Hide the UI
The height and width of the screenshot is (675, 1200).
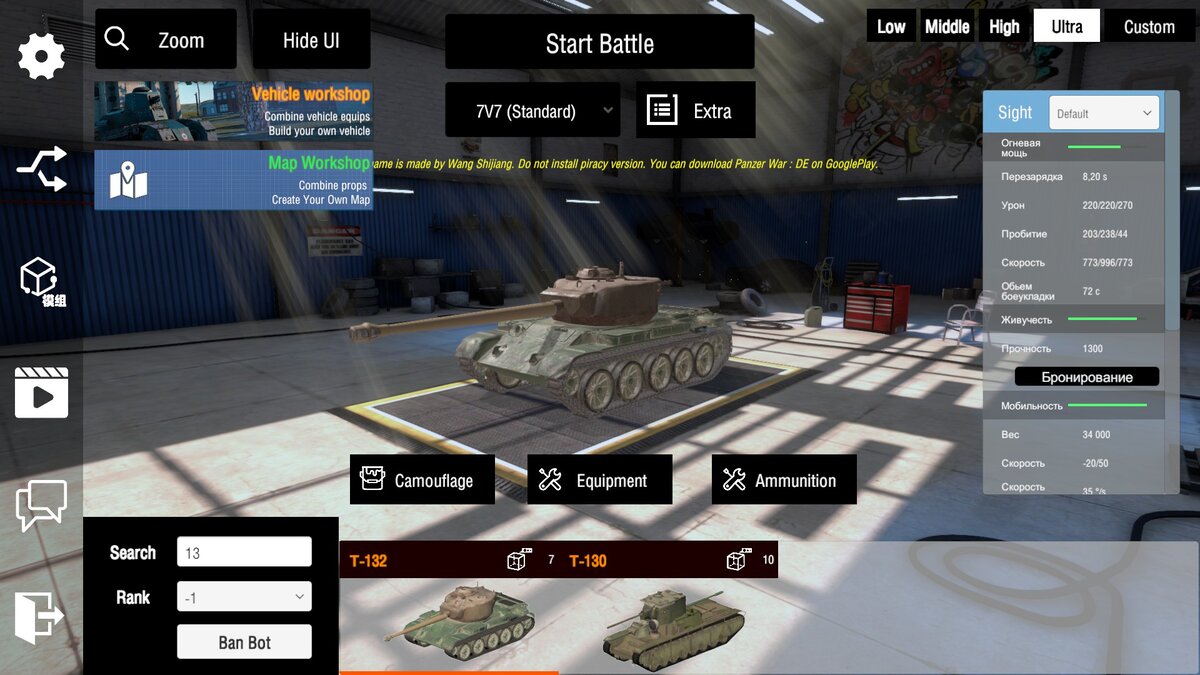pyautogui.click(x=311, y=40)
